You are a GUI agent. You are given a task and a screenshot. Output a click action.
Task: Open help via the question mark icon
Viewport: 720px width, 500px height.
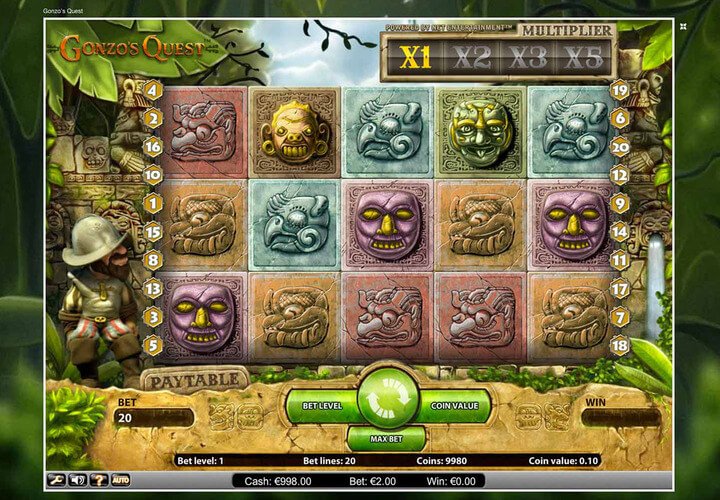99,481
